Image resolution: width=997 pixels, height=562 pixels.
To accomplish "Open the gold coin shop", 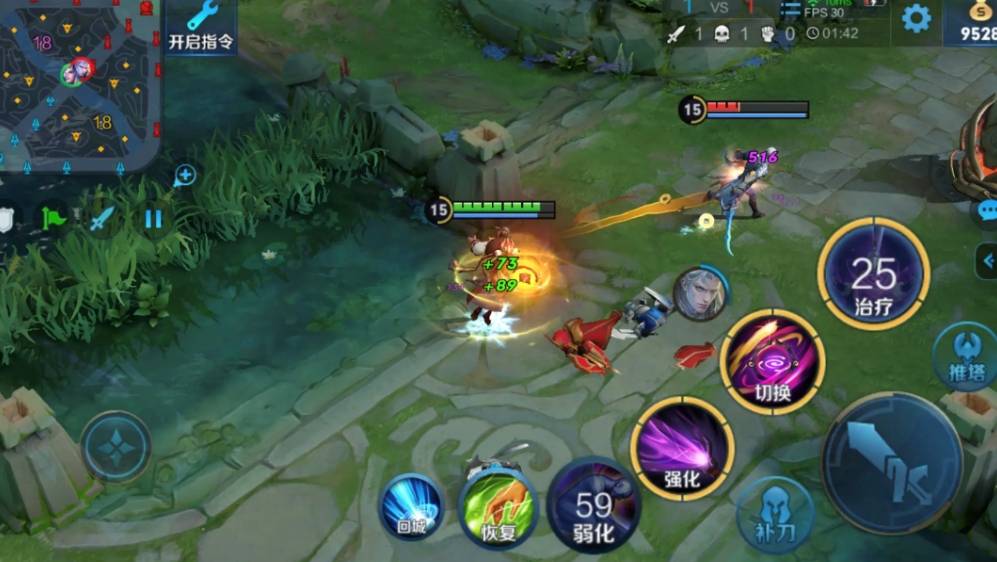I will pyautogui.click(x=975, y=22).
